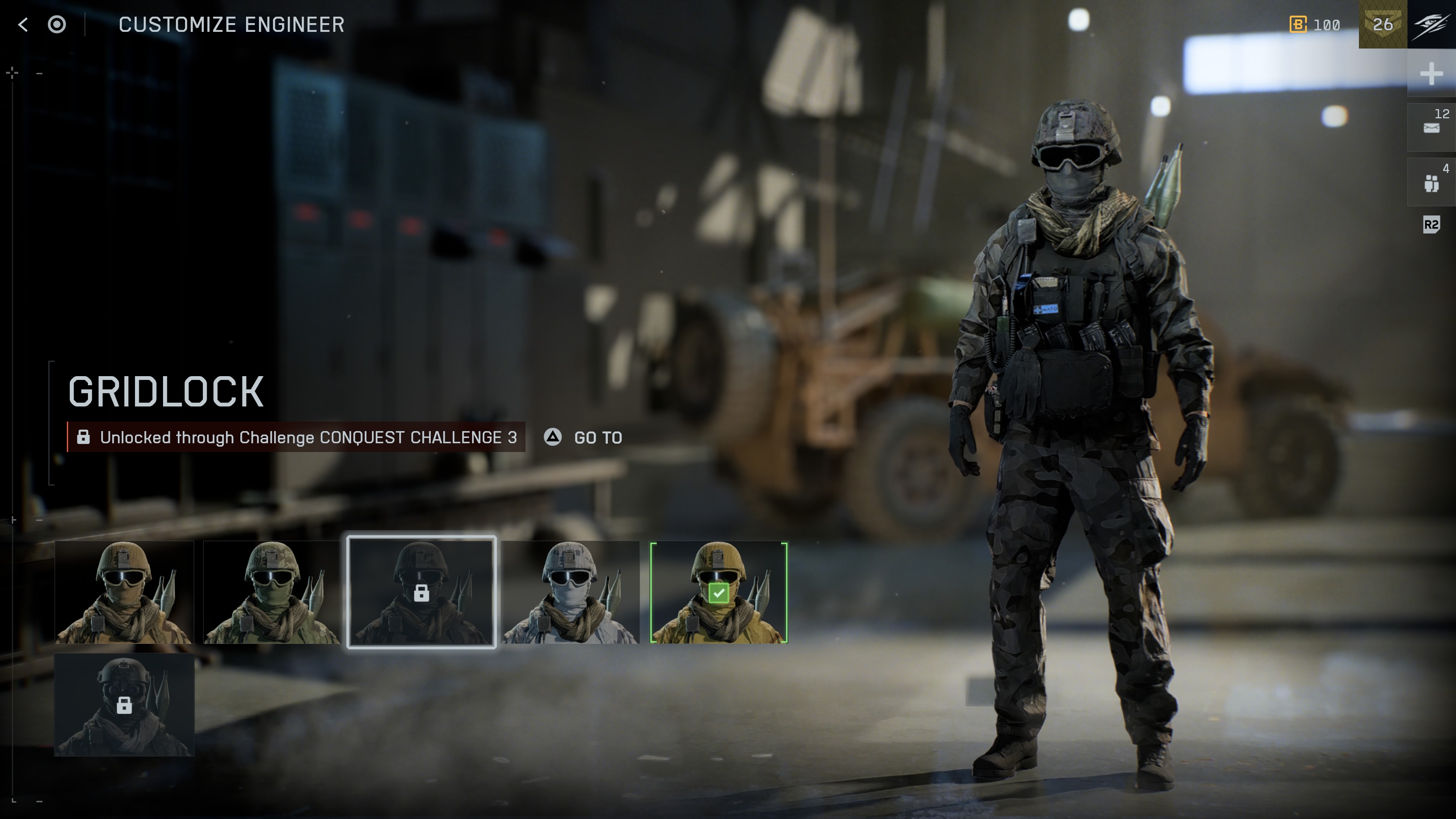1456x819 pixels.
Task: Click the circular target icon beside back arrow
Action: coord(57,24)
